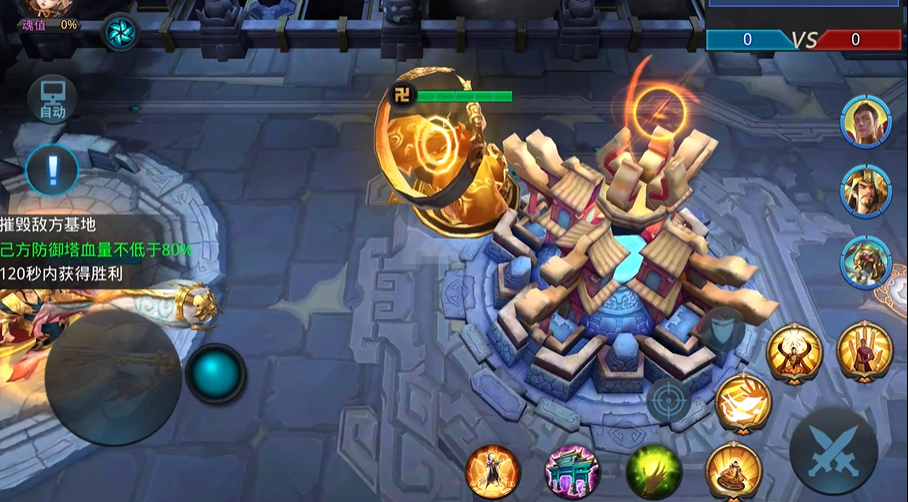
Task: Activate the meditating monk with wings skill
Action: tap(794, 353)
